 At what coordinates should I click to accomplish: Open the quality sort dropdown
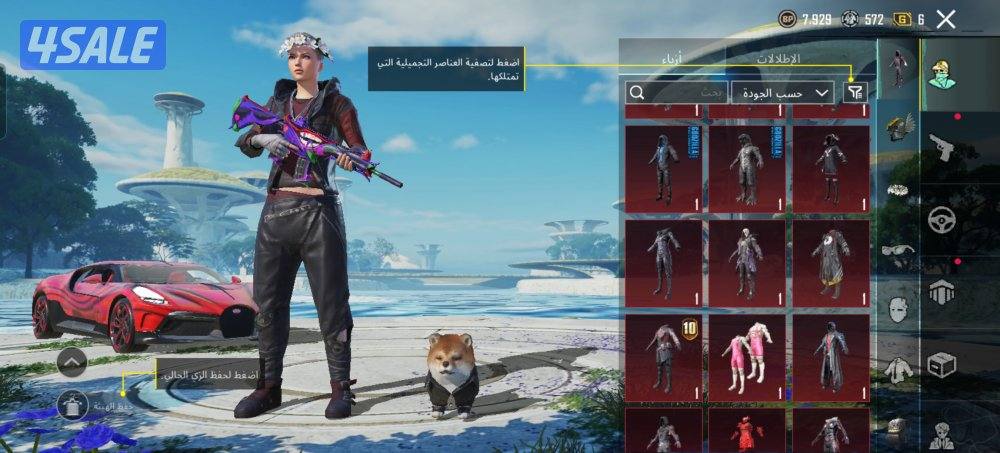point(783,92)
